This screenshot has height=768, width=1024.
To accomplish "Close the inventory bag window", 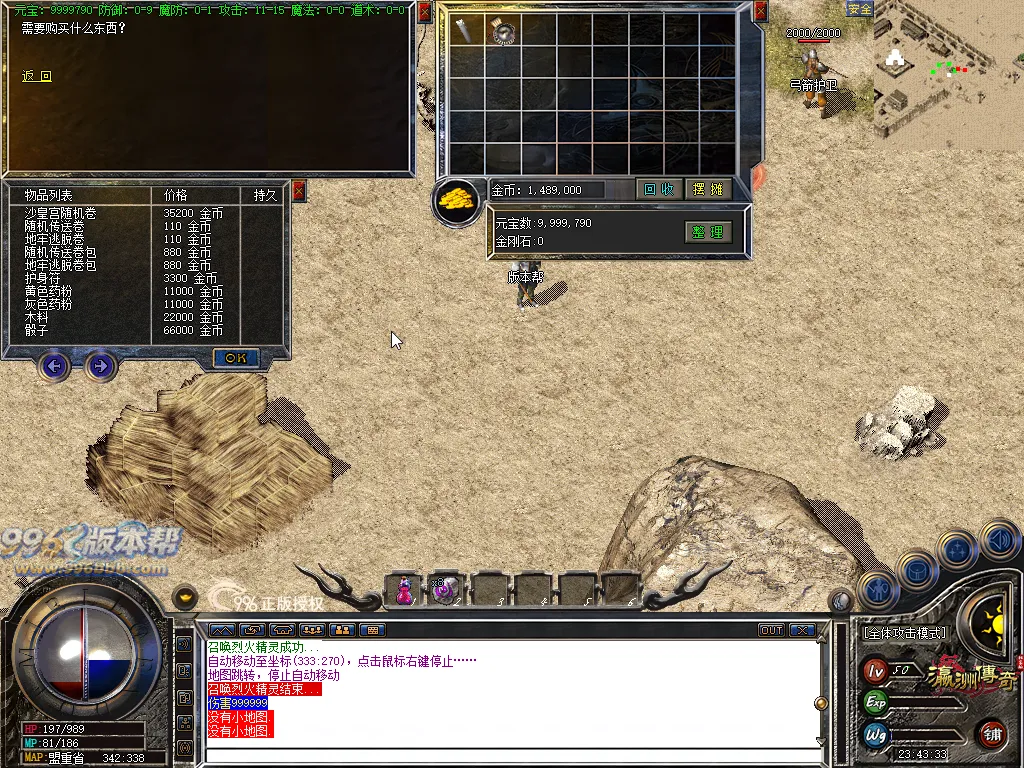I will (x=761, y=11).
